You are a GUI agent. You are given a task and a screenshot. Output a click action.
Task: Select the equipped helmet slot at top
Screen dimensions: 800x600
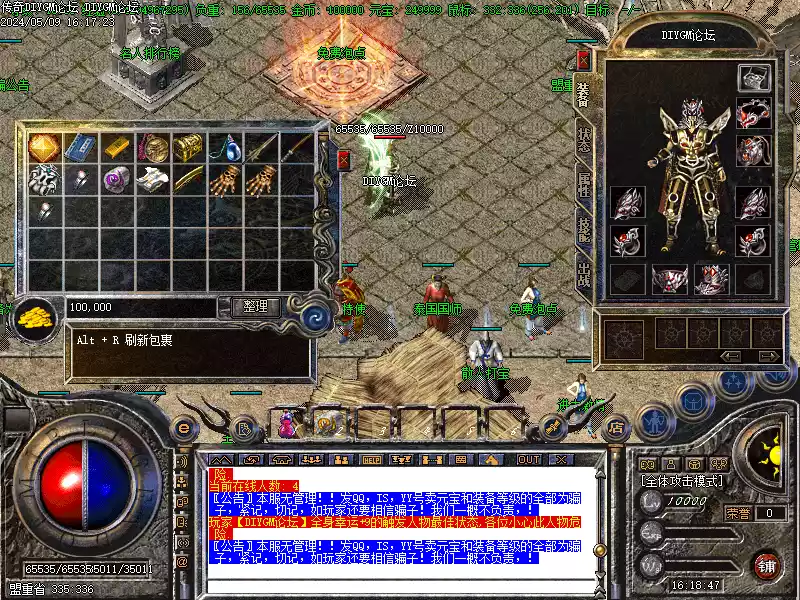pyautogui.click(x=752, y=78)
